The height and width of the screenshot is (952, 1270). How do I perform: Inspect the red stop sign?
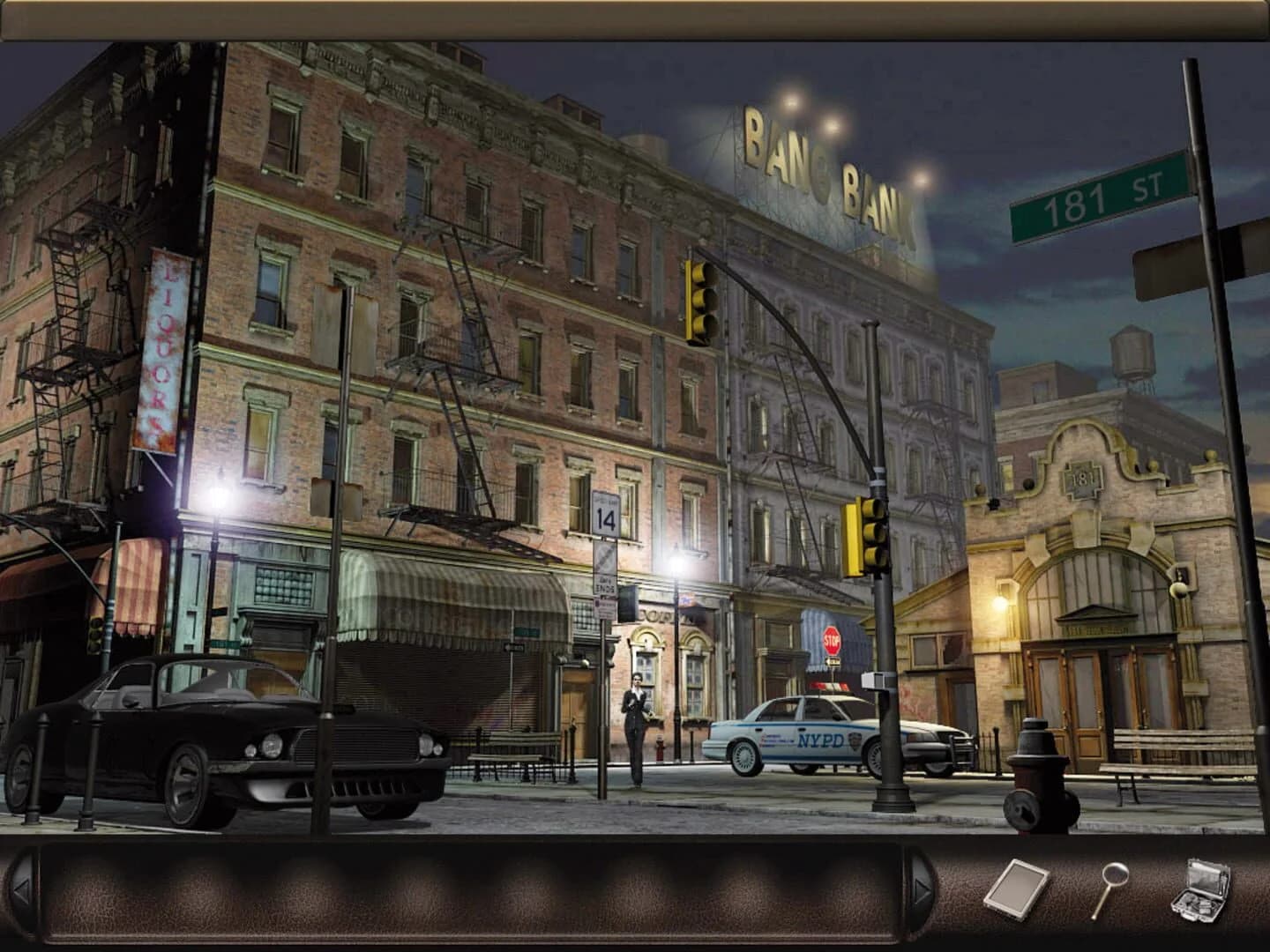[x=833, y=640]
